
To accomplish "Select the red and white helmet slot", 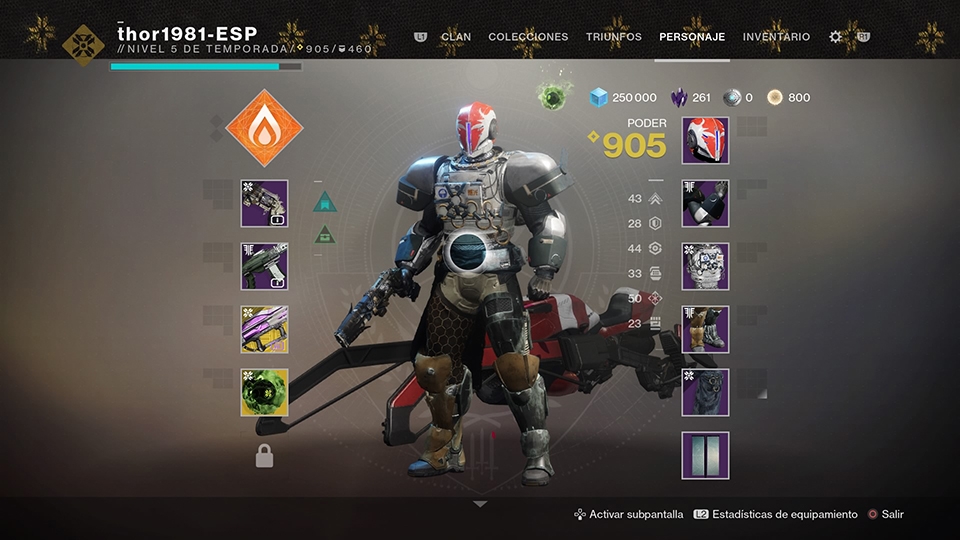I will point(705,141).
